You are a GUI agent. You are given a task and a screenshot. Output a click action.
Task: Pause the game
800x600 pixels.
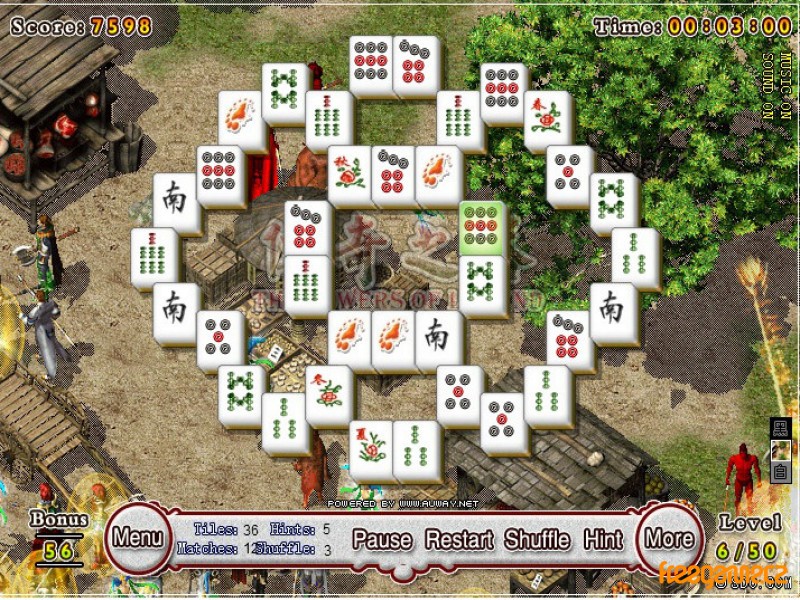[x=382, y=540]
